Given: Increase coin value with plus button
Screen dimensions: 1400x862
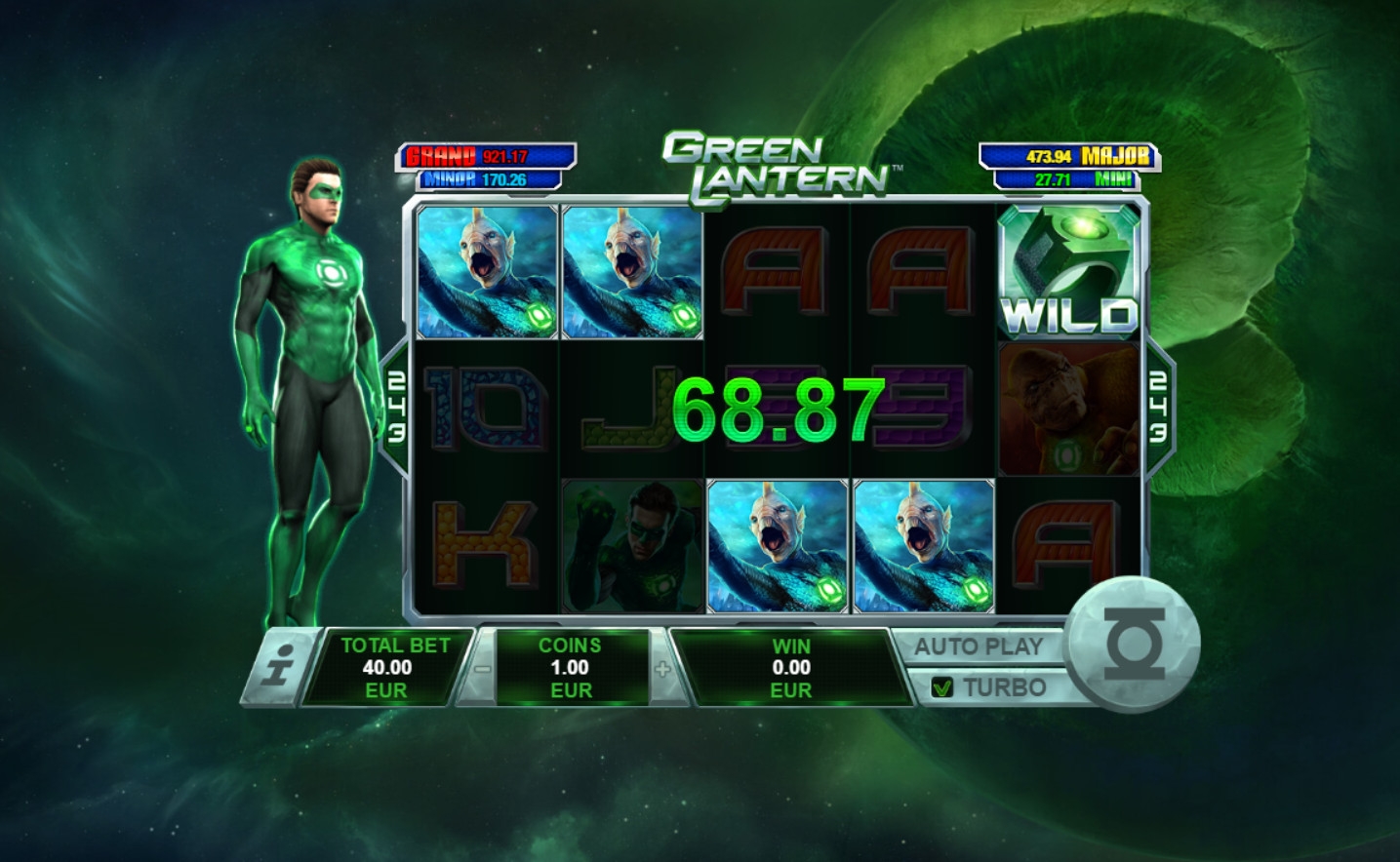Looking at the screenshot, I should (663, 669).
